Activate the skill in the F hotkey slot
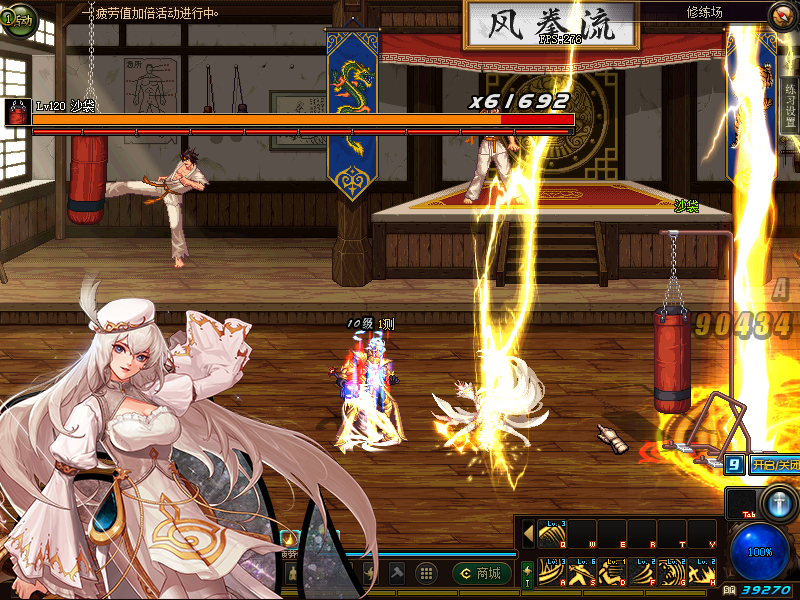The height and width of the screenshot is (600, 800). pos(641,572)
